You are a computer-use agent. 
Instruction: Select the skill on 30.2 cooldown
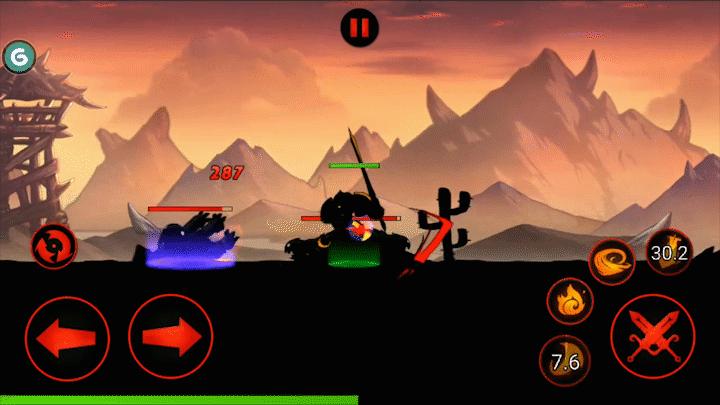[668, 254]
